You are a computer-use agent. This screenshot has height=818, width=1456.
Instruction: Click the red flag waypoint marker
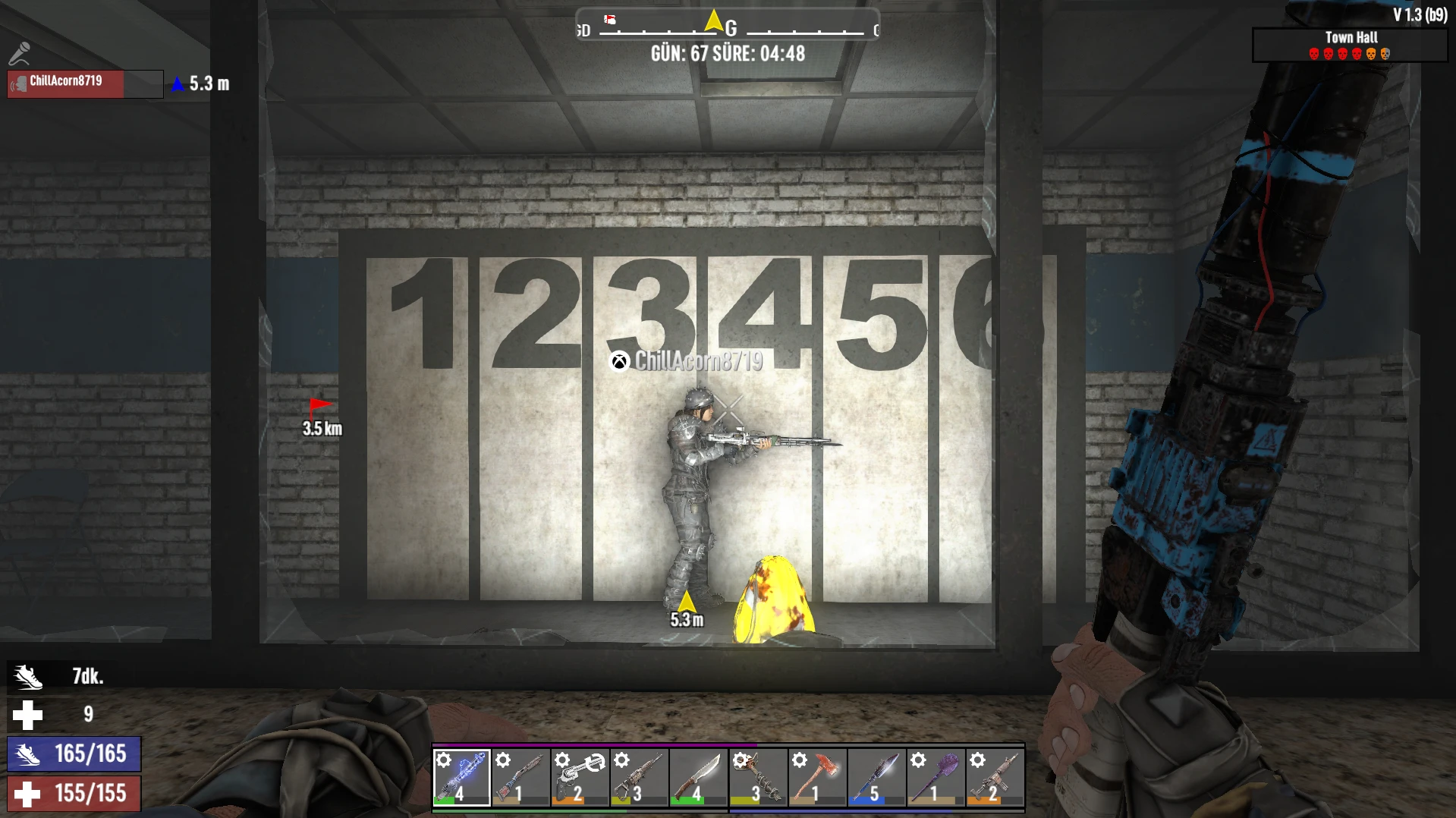point(320,407)
